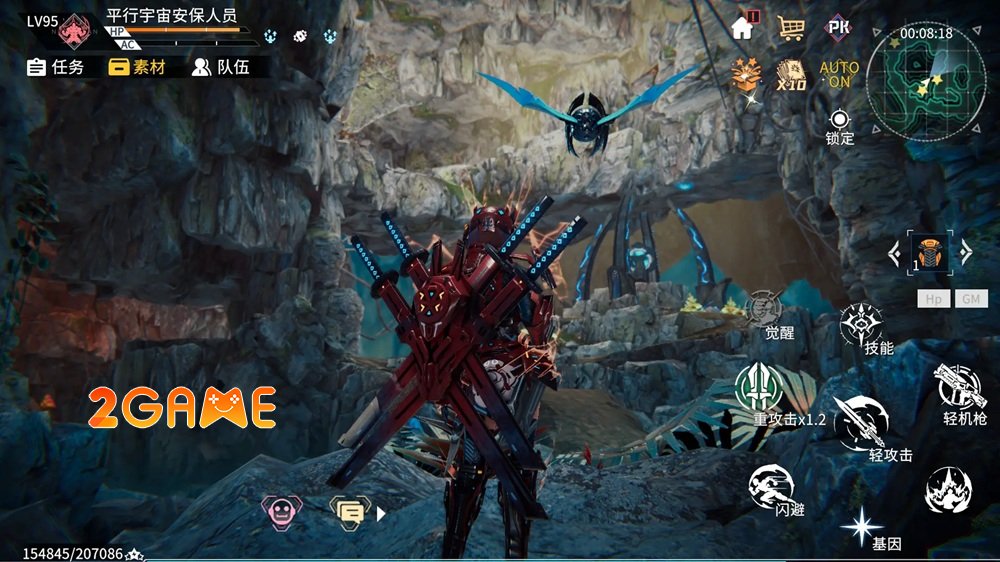Switch to the 素材 materials tab
Image resolution: width=1000 pixels, height=562 pixels.
point(137,67)
